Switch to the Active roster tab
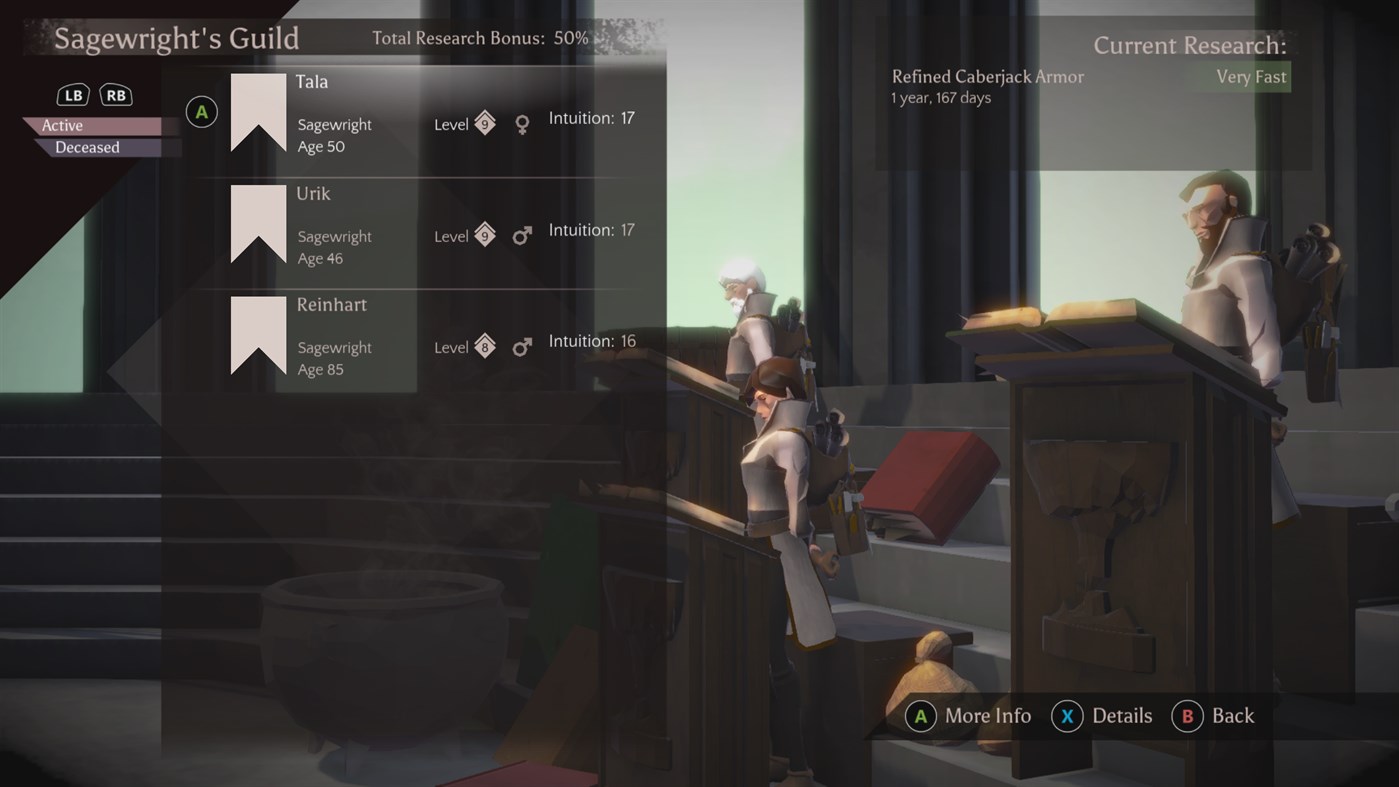Screen dimensions: 1399x787 (62, 125)
